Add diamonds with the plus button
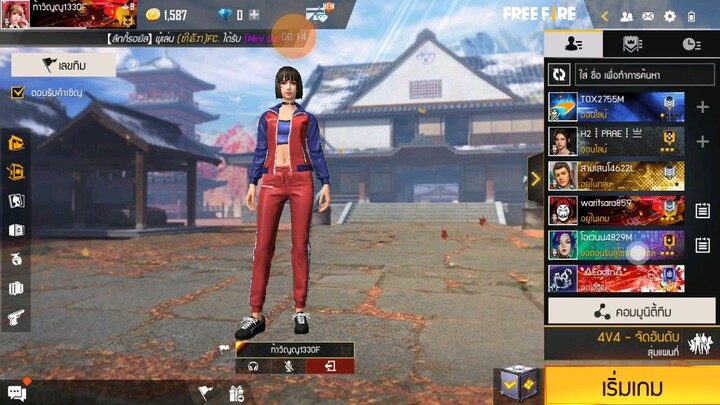The width and height of the screenshot is (720, 405). tap(254, 15)
